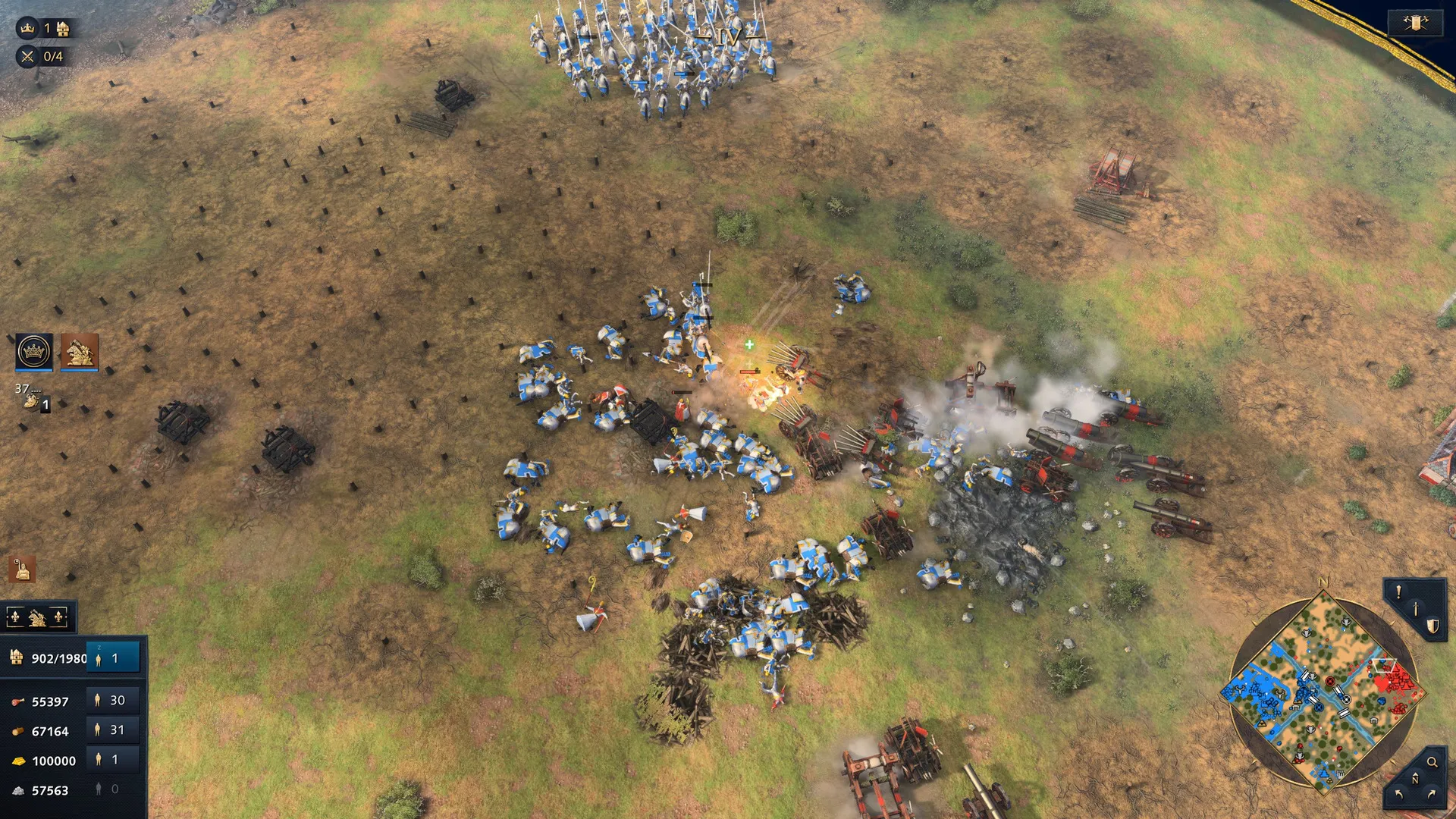Click the crown landmark victory objective icon

pos(27,29)
